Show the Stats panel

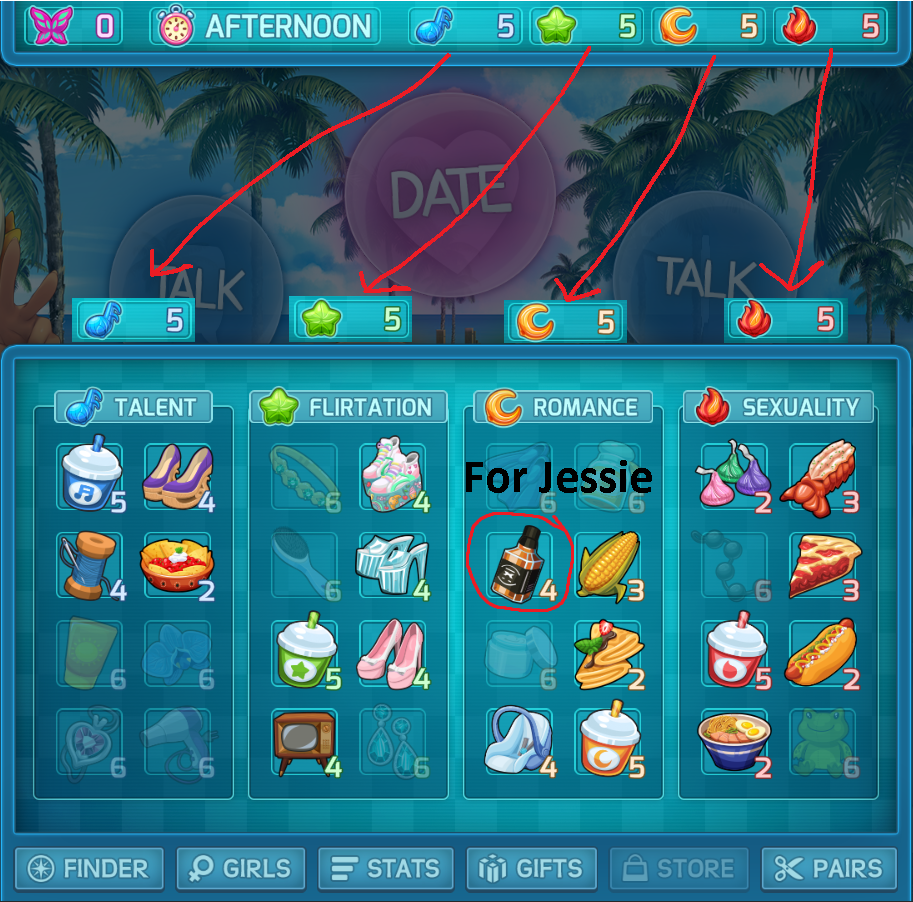point(385,868)
